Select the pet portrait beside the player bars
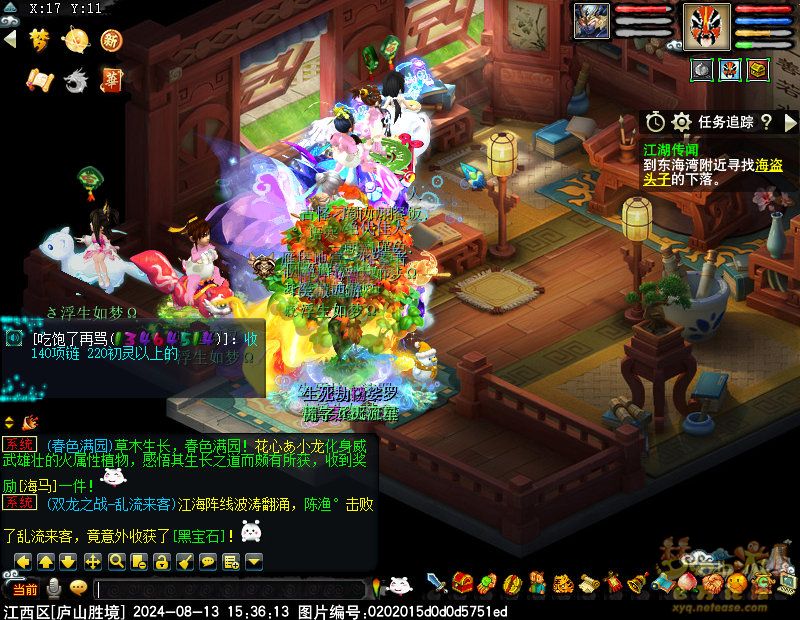The width and height of the screenshot is (800, 620). [591, 22]
